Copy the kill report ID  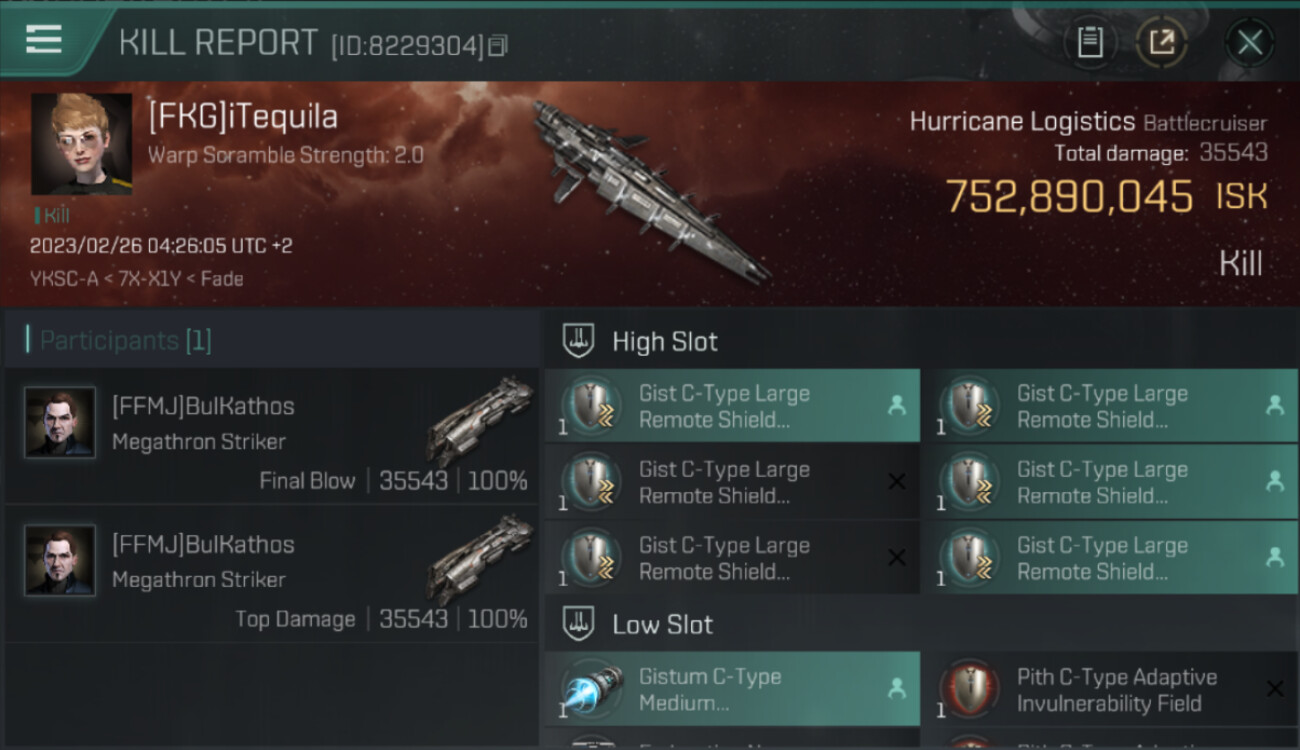(x=498, y=45)
